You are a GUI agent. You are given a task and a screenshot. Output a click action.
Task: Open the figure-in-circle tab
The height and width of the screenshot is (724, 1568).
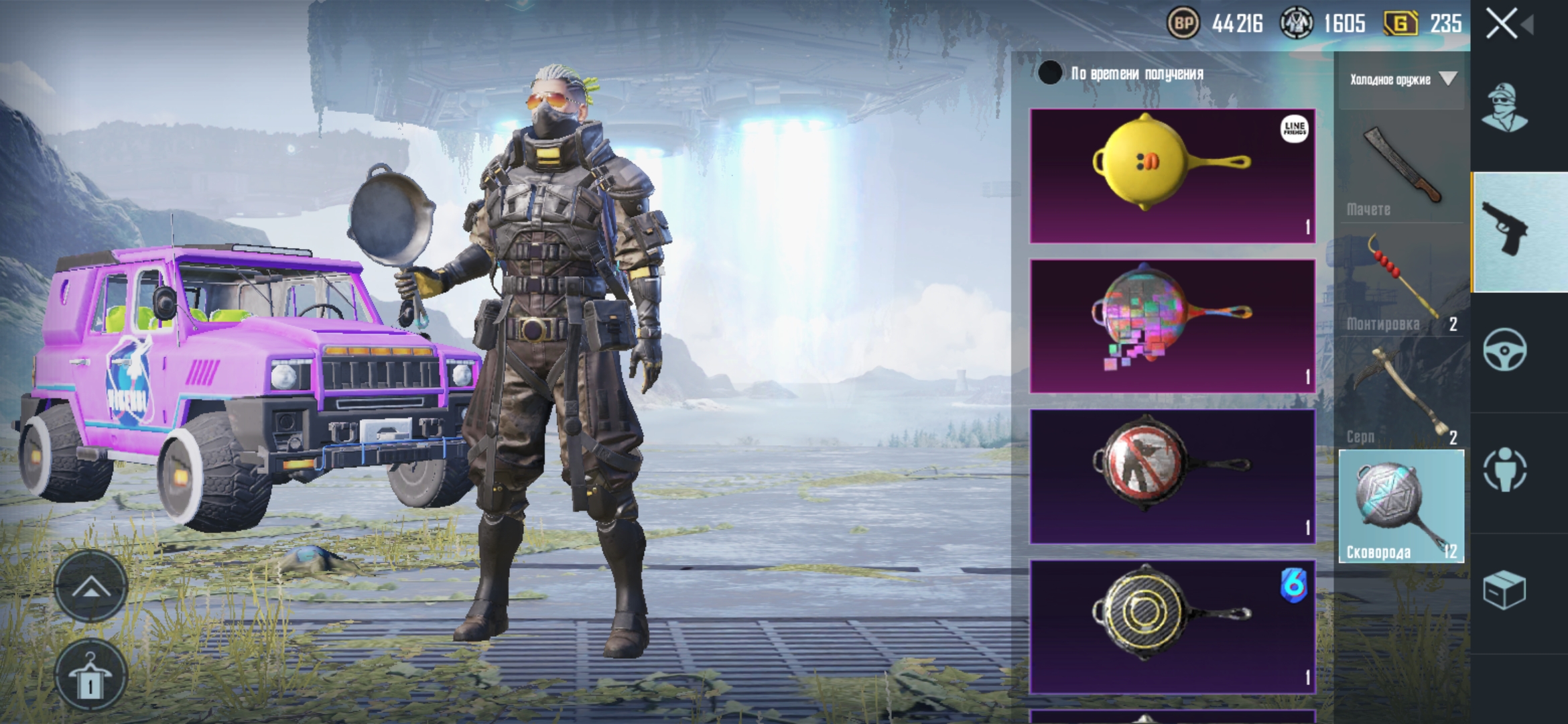click(x=1505, y=469)
